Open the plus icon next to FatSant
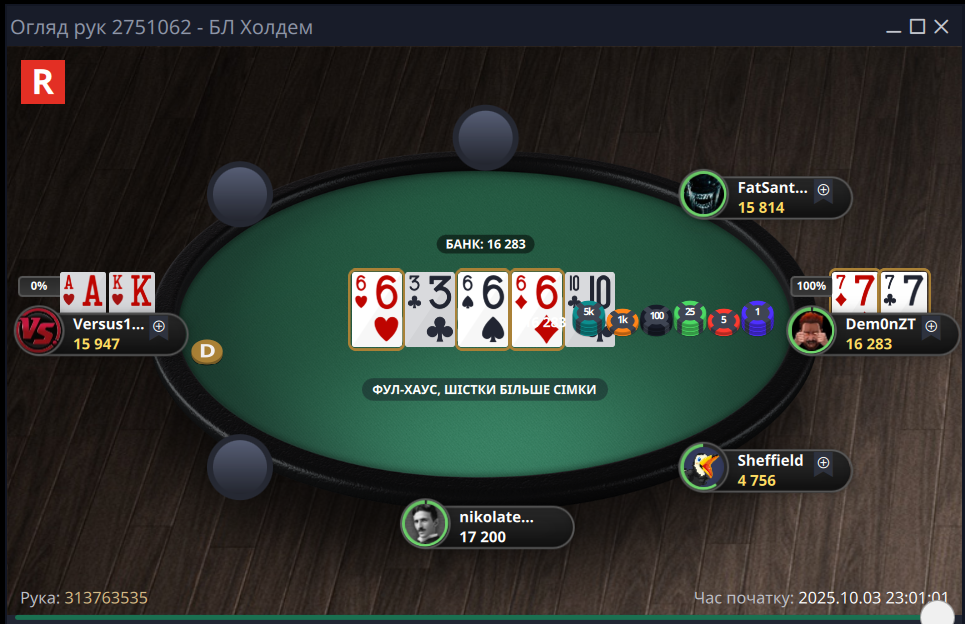The width and height of the screenshot is (965, 624). [823, 188]
